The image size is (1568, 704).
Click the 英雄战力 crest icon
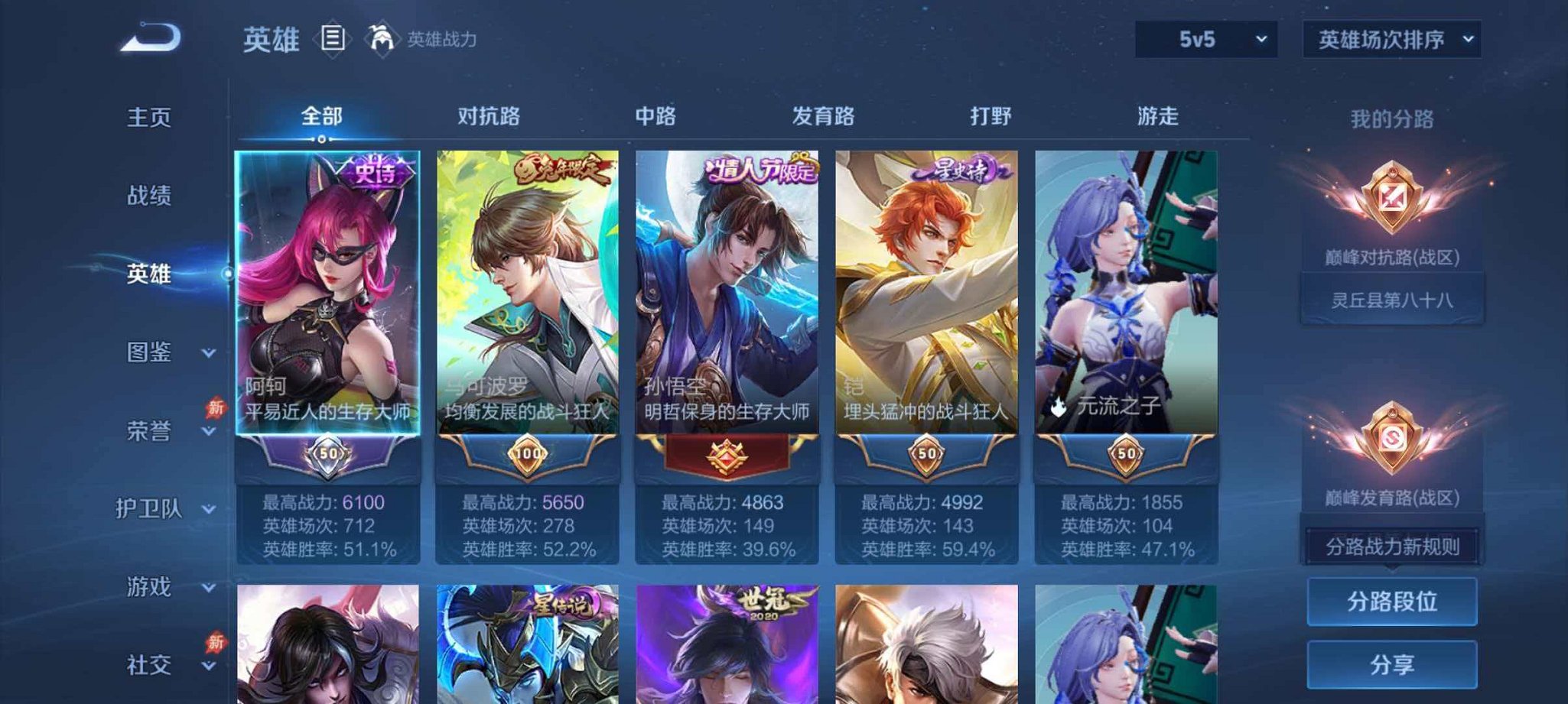tap(380, 38)
